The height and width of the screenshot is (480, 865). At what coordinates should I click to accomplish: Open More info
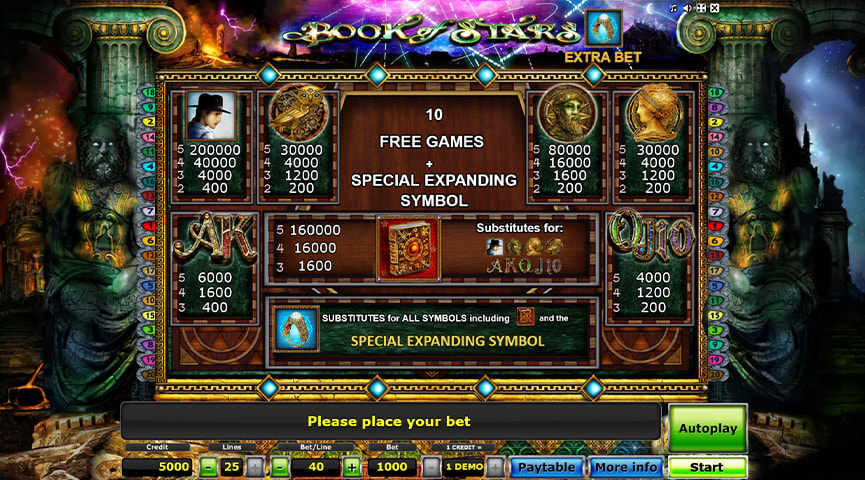click(625, 467)
